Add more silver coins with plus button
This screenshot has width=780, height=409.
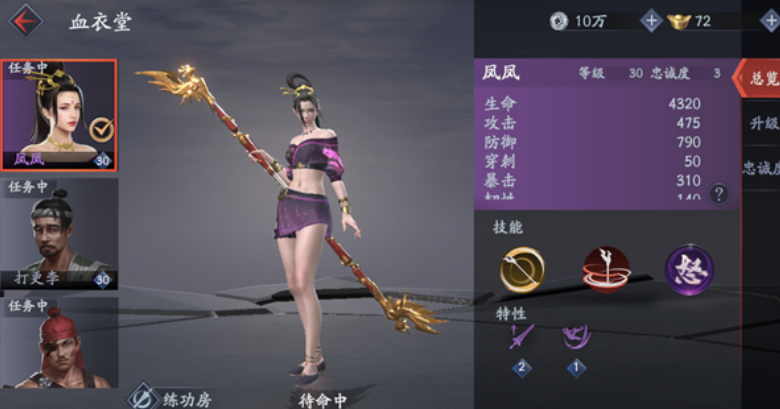651,20
